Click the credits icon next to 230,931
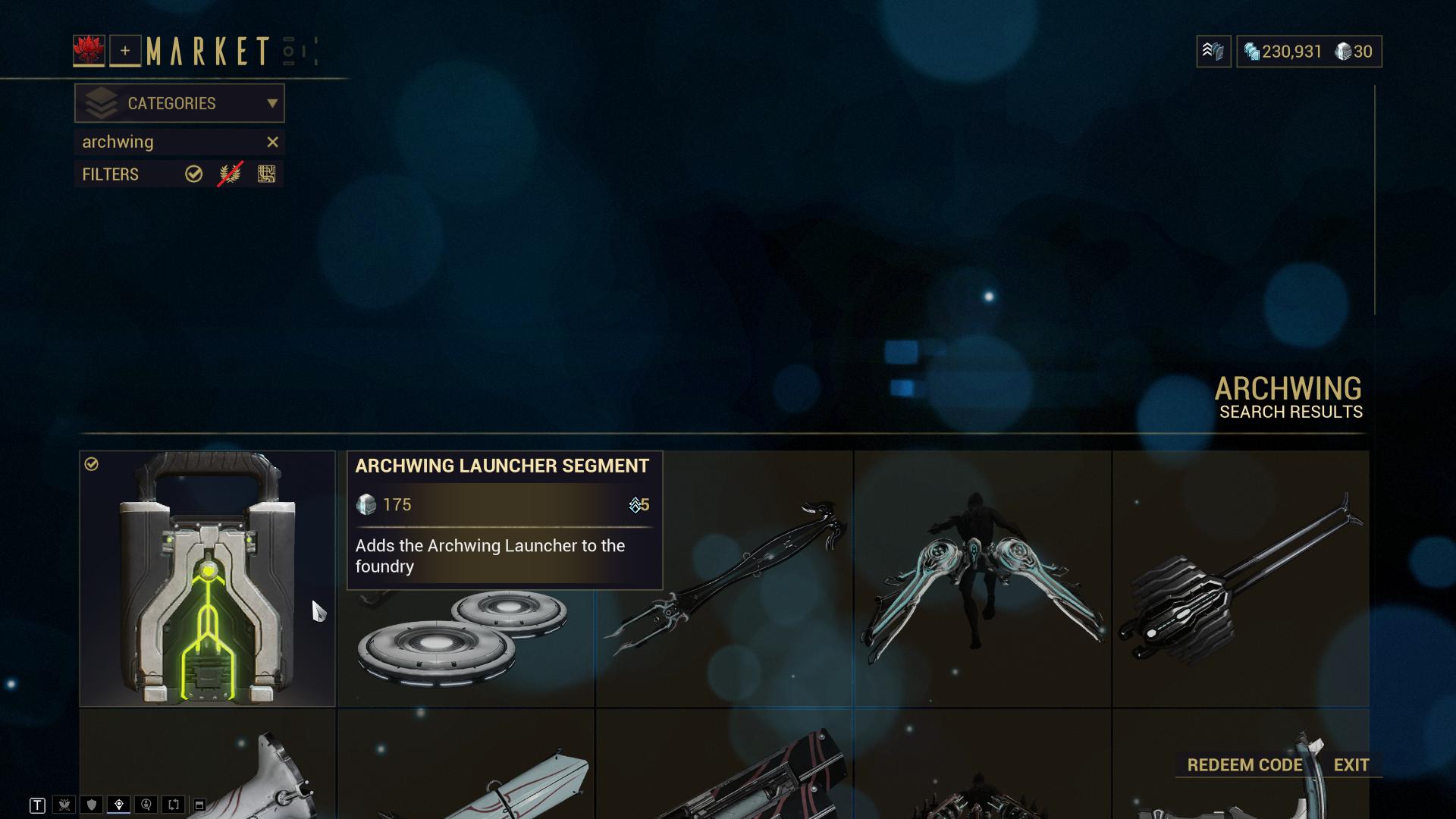This screenshot has height=819, width=1456. (x=1251, y=52)
